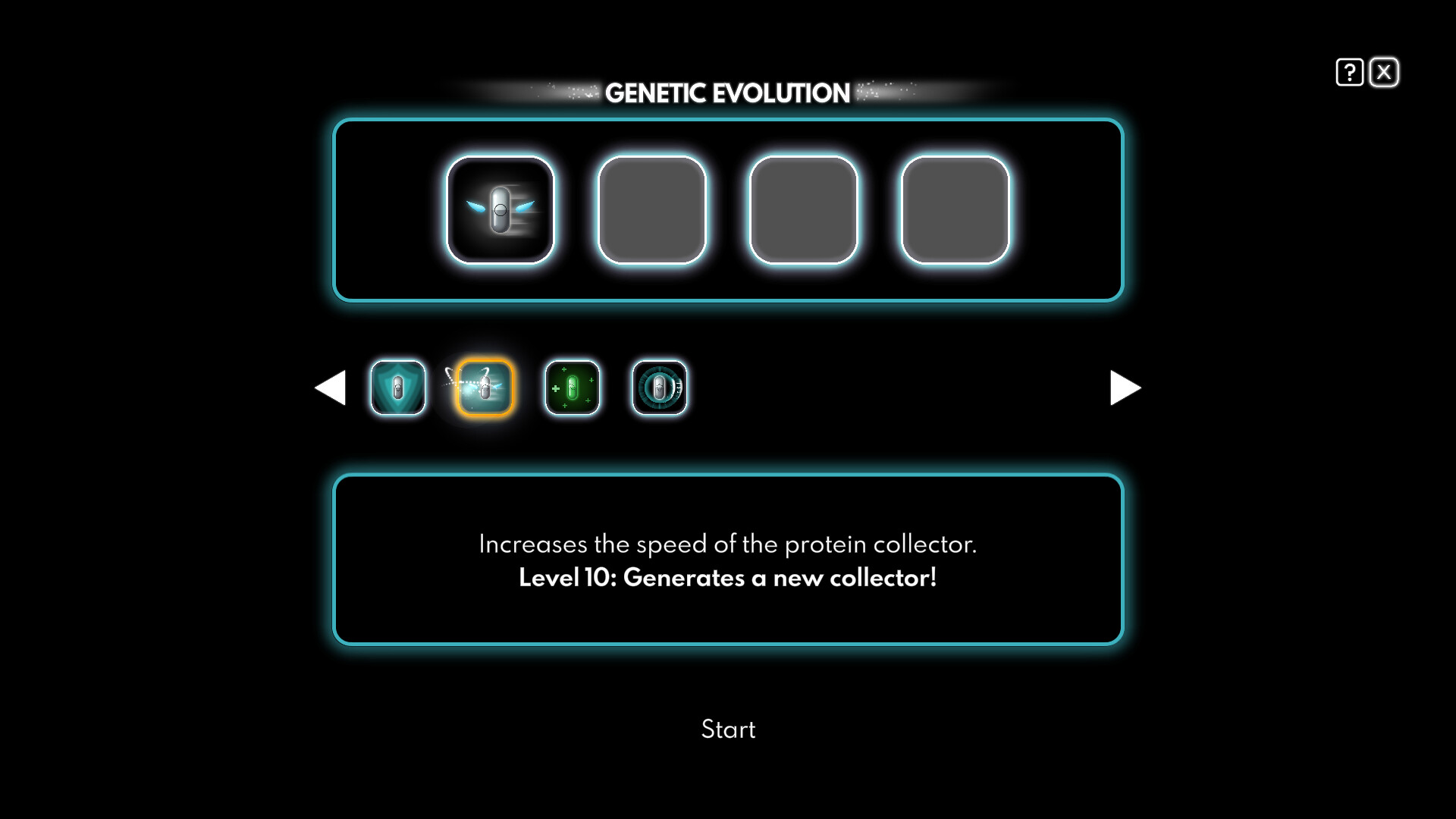1456x819 pixels.
Task: Select the glowing ring capsule gene
Action: pos(659,388)
